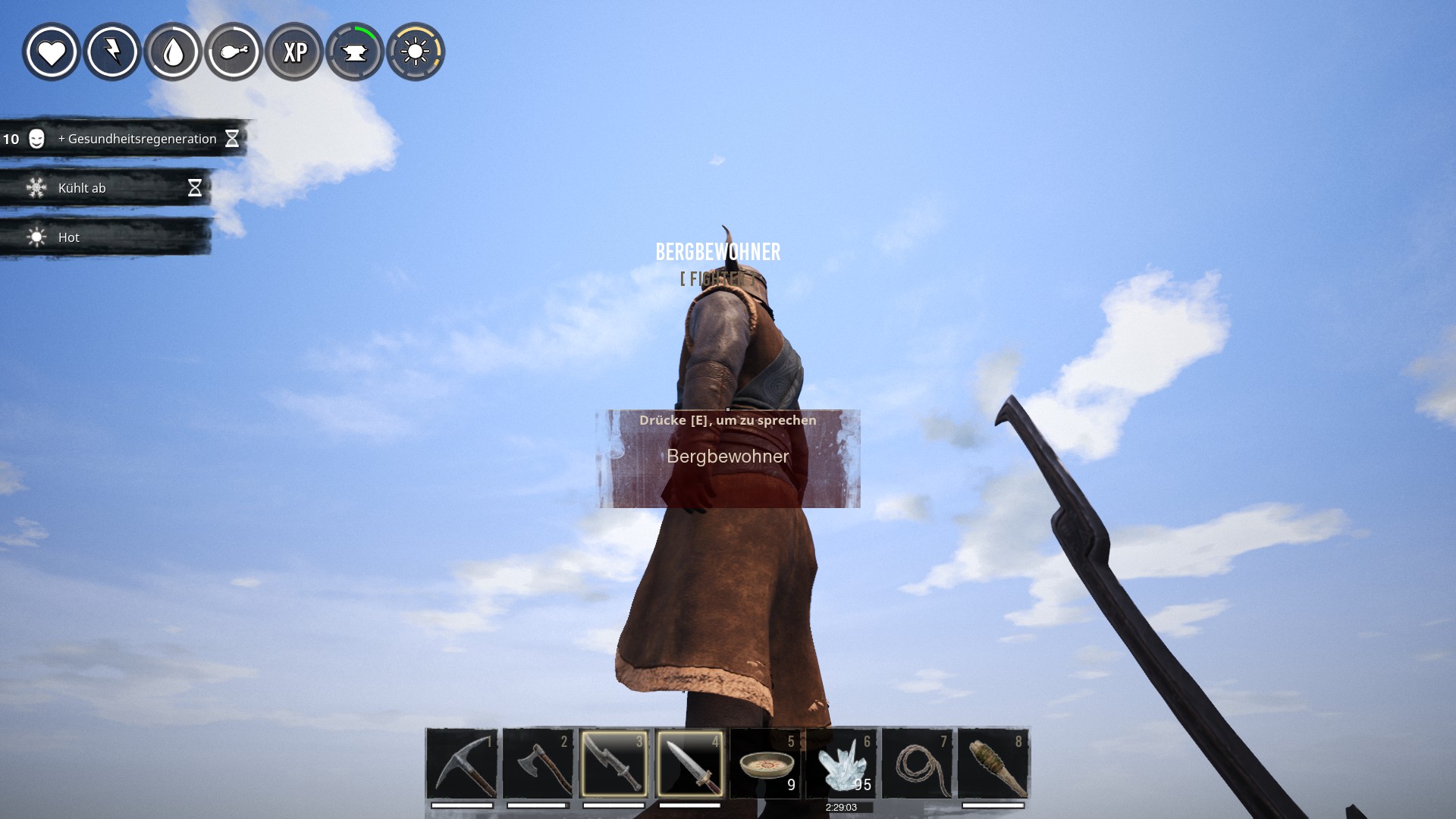
Task: Click the water drop thirst icon
Action: 173,52
